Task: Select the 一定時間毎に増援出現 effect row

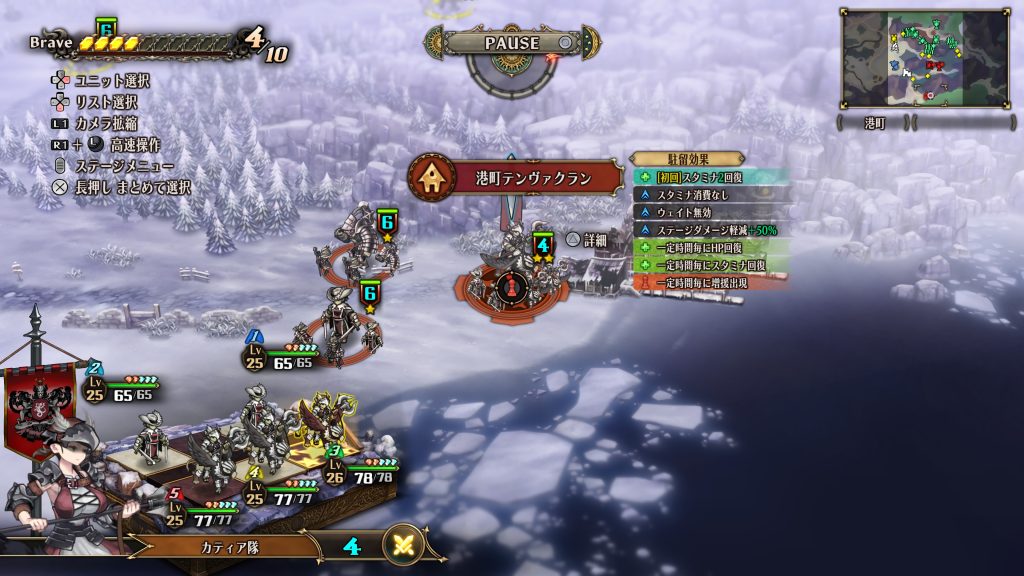Action: 708,283
